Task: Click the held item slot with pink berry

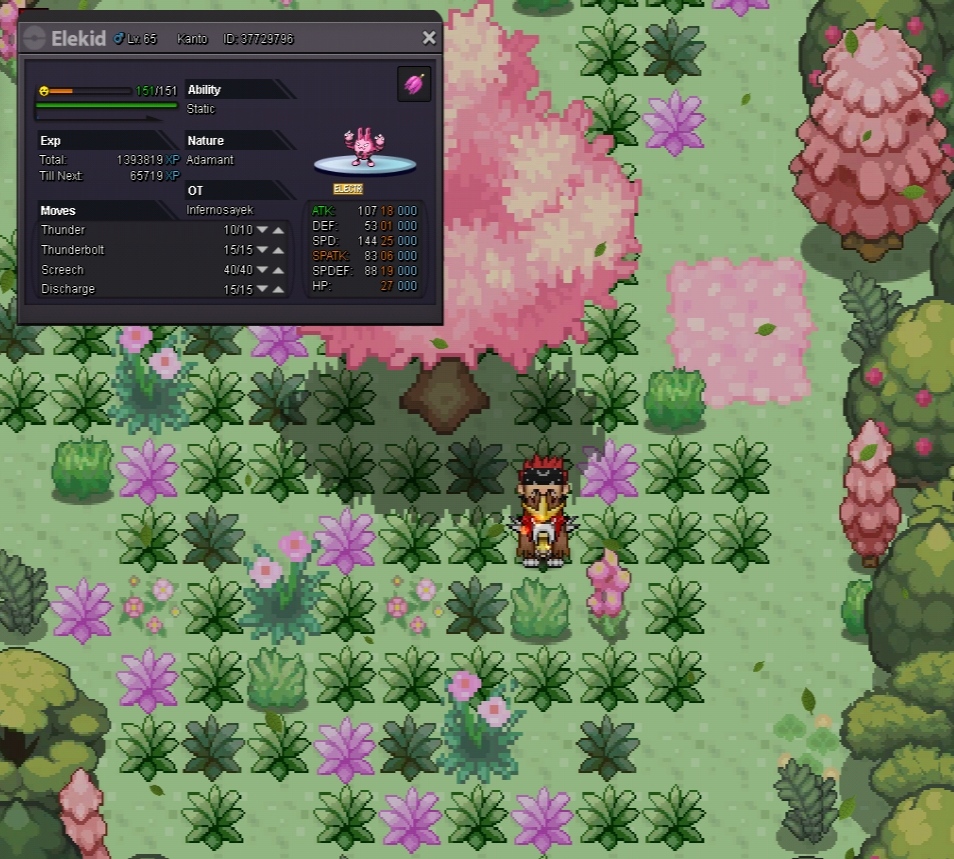Action: tap(414, 84)
